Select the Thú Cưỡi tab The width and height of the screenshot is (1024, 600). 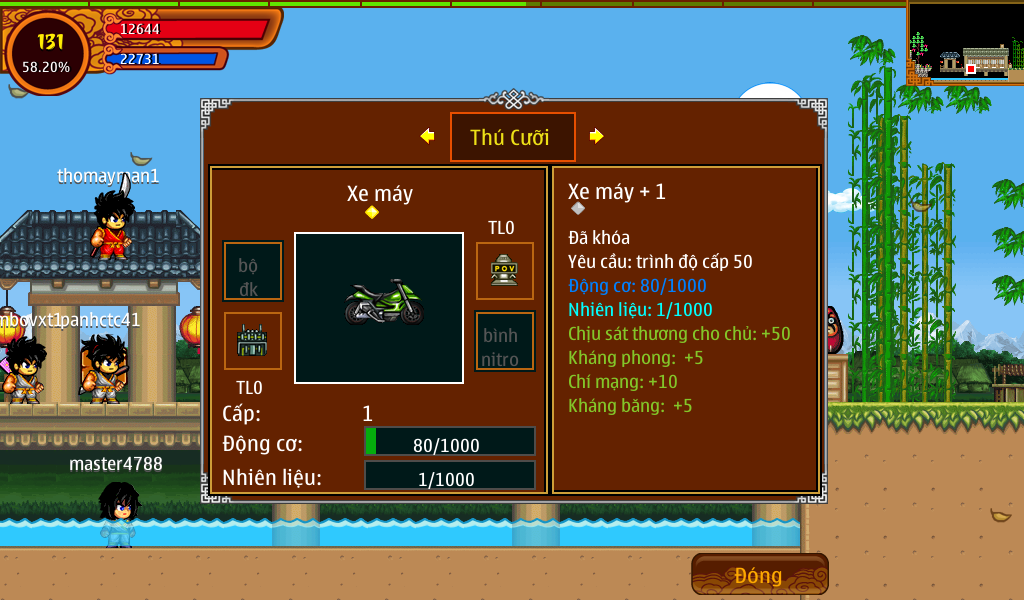pyautogui.click(x=512, y=137)
